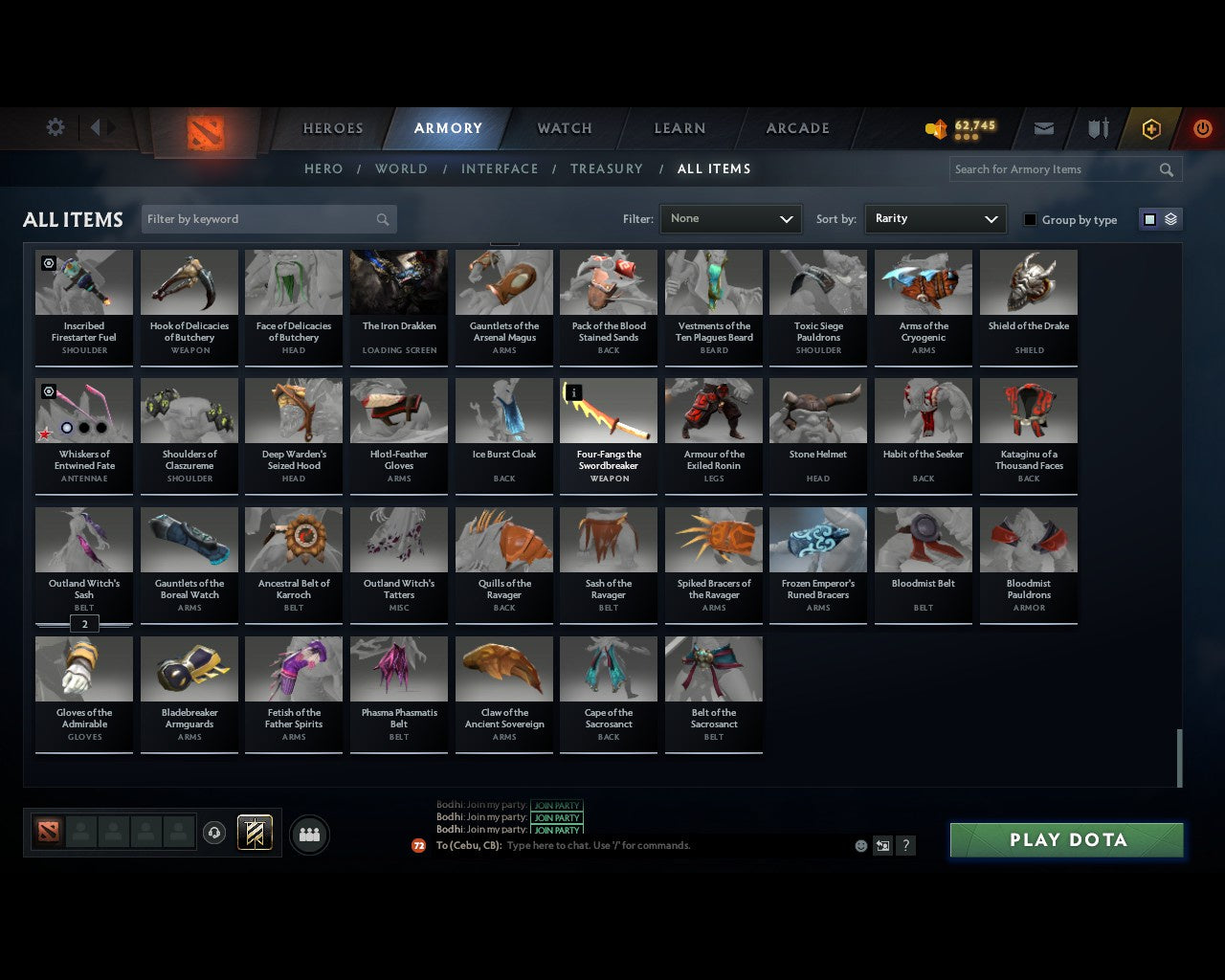The image size is (1225, 980).
Task: Open the party finder people icon
Action: coord(308,834)
